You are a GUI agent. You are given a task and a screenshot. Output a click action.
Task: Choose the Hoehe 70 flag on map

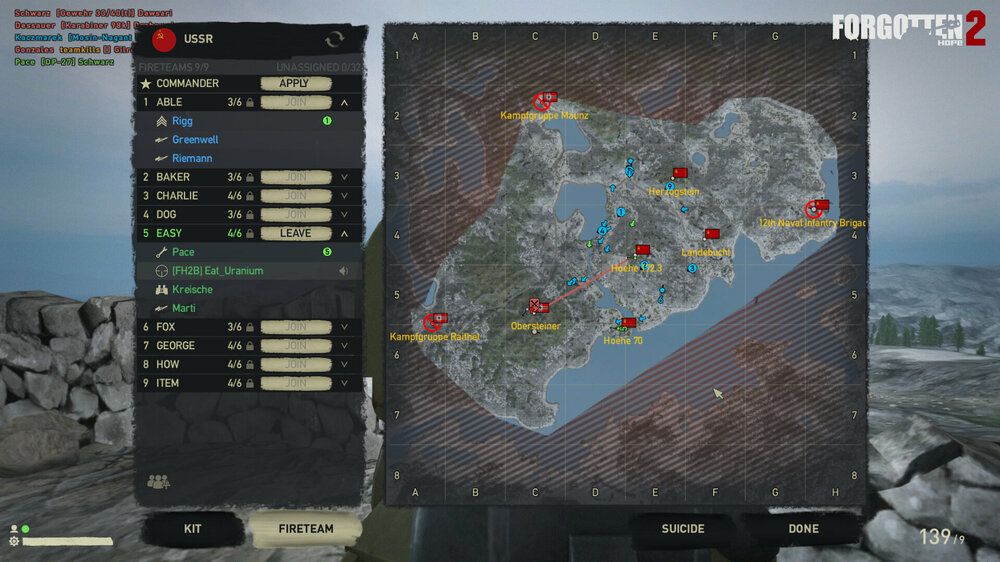point(628,324)
